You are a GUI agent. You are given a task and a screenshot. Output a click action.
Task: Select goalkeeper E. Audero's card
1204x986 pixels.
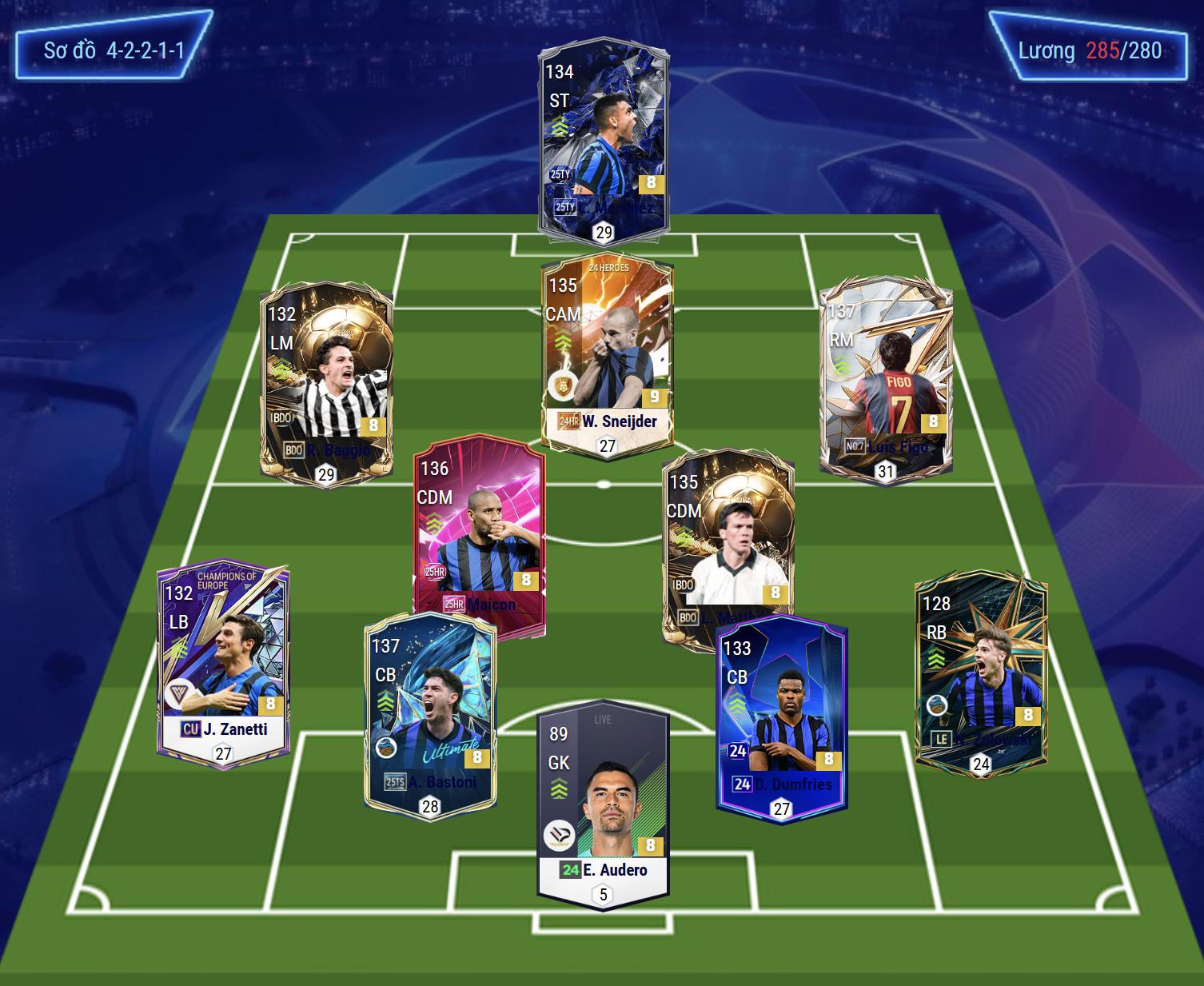[603, 808]
